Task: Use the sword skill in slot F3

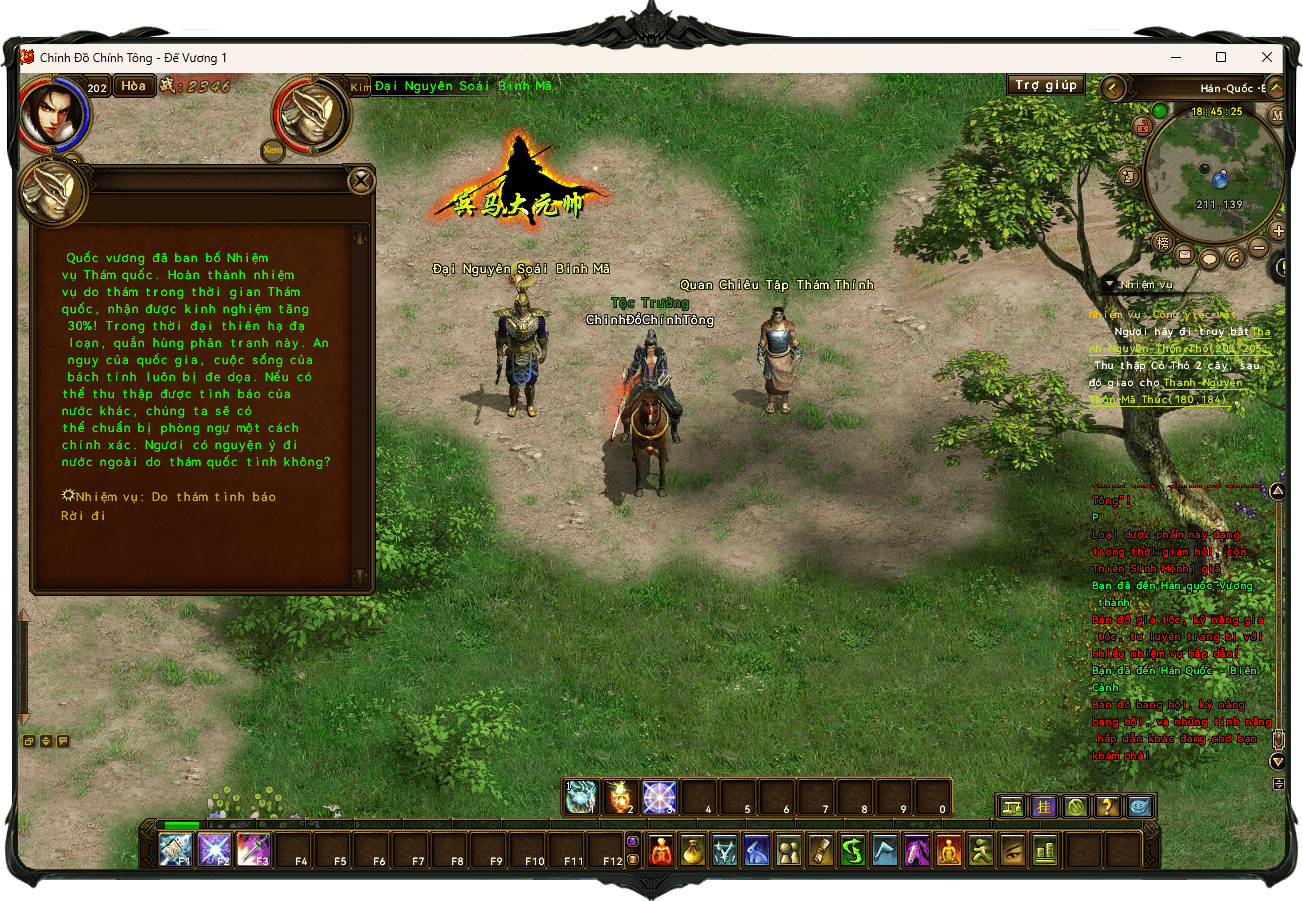Action: click(254, 850)
